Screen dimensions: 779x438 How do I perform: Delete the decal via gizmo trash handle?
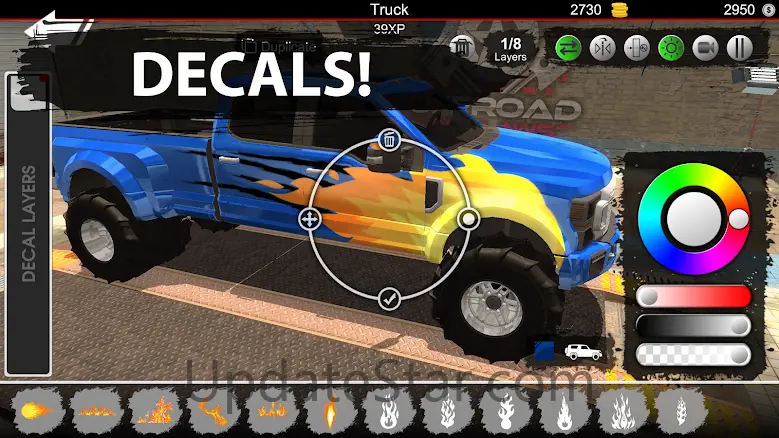click(390, 139)
